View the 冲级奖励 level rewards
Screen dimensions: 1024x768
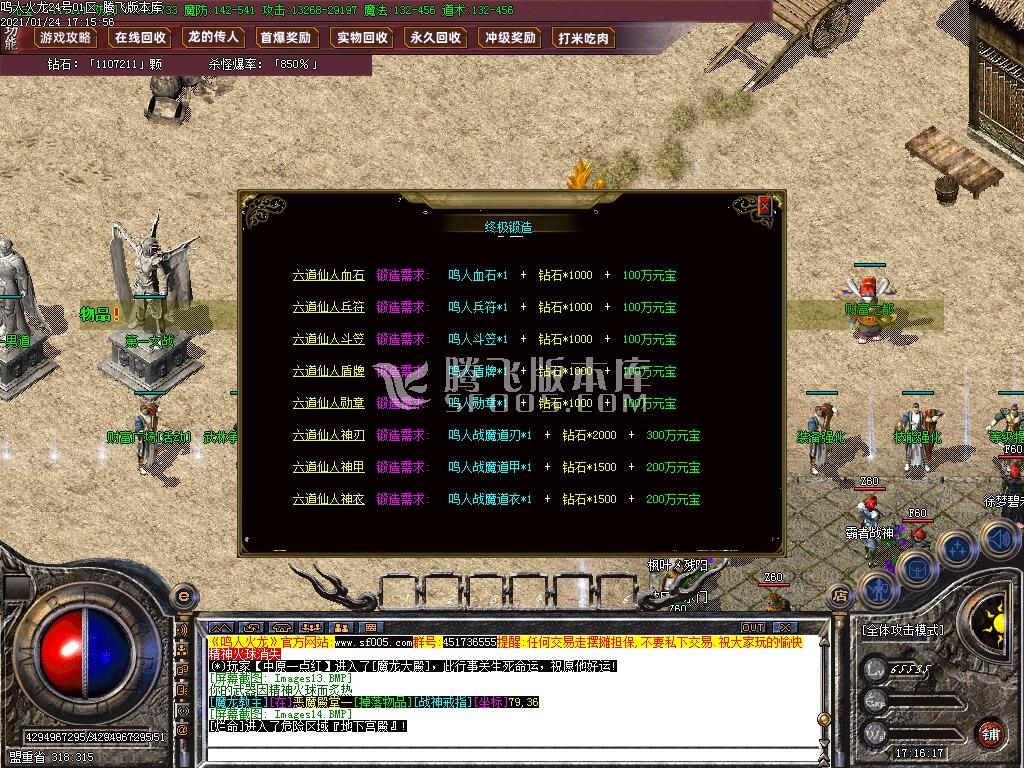point(510,38)
